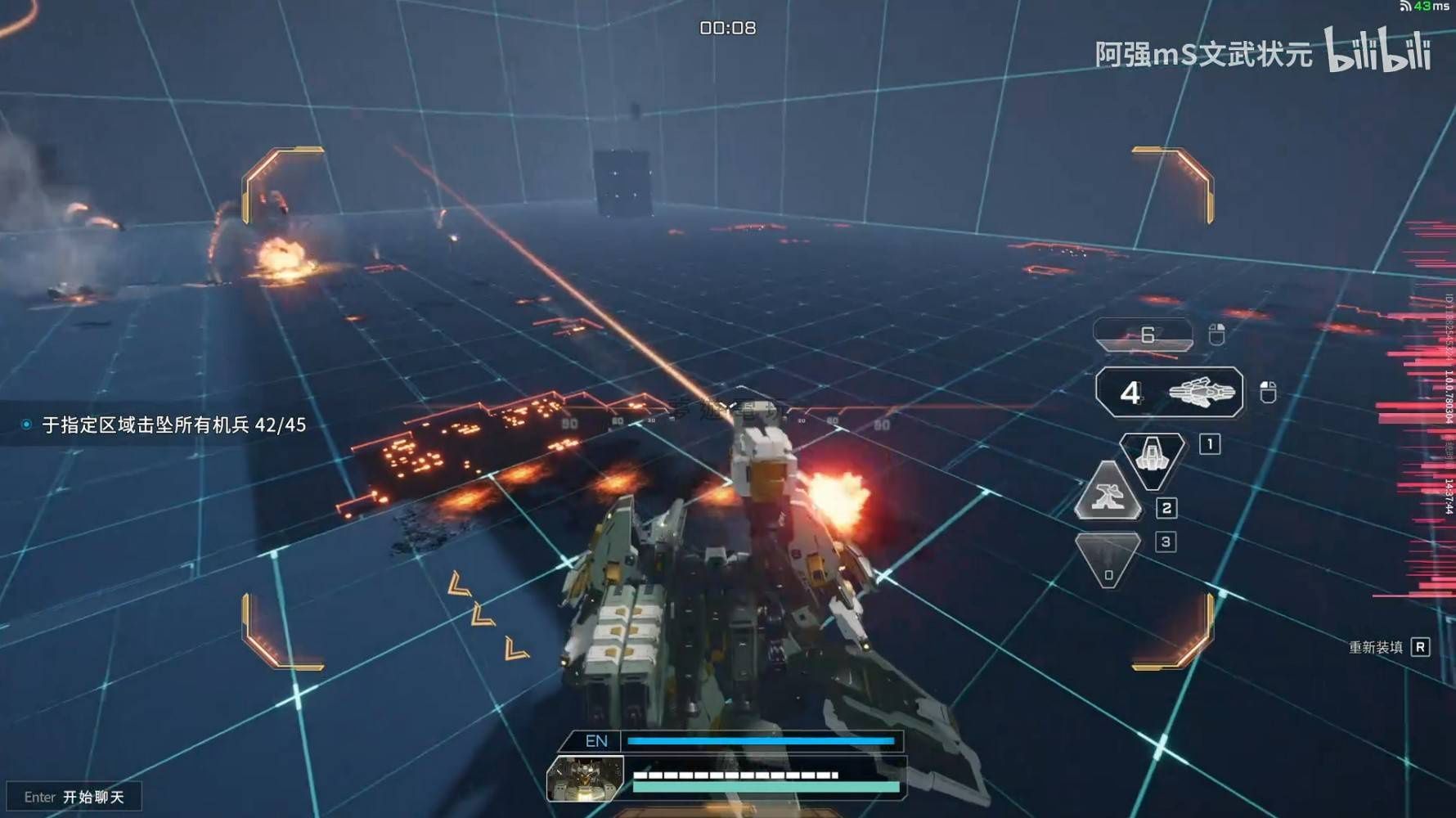
Task: Select the dimmed third ability slot
Action: 1108,558
